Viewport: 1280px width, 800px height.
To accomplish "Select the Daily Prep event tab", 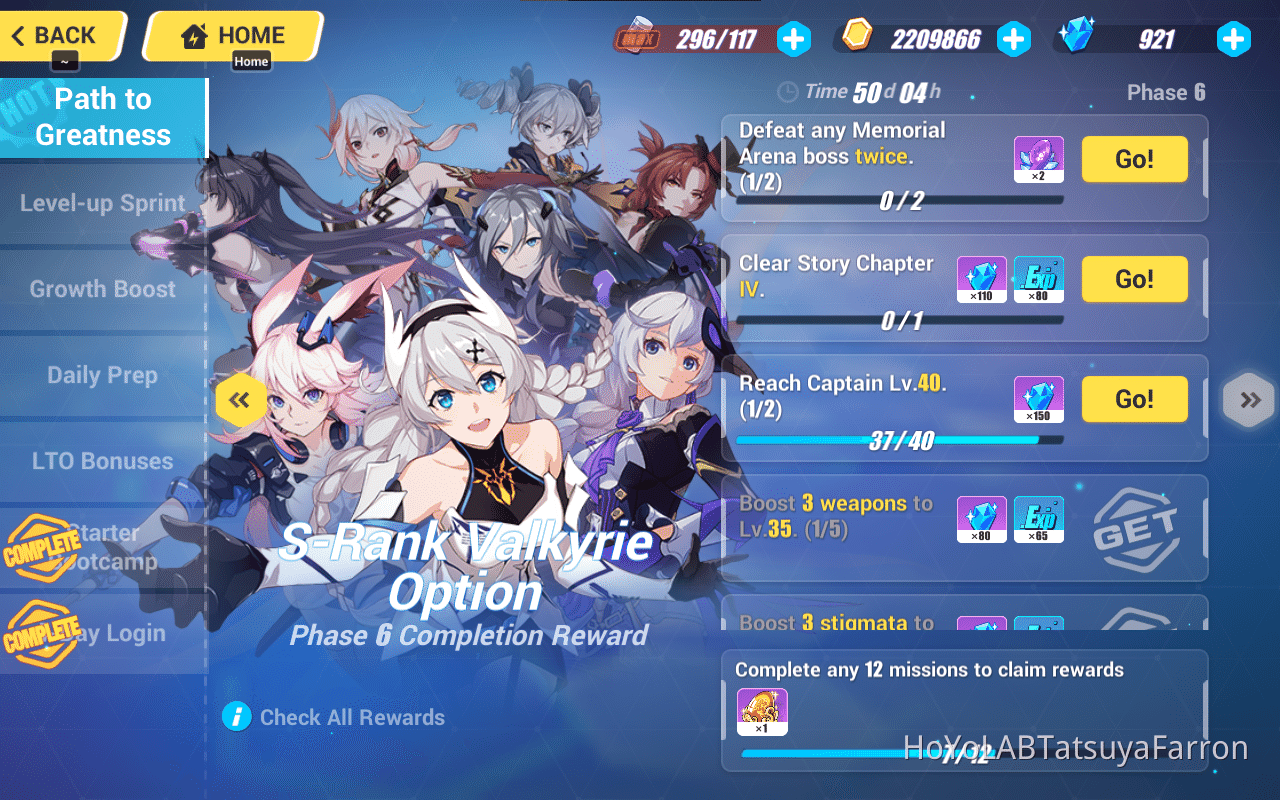I will [100, 375].
